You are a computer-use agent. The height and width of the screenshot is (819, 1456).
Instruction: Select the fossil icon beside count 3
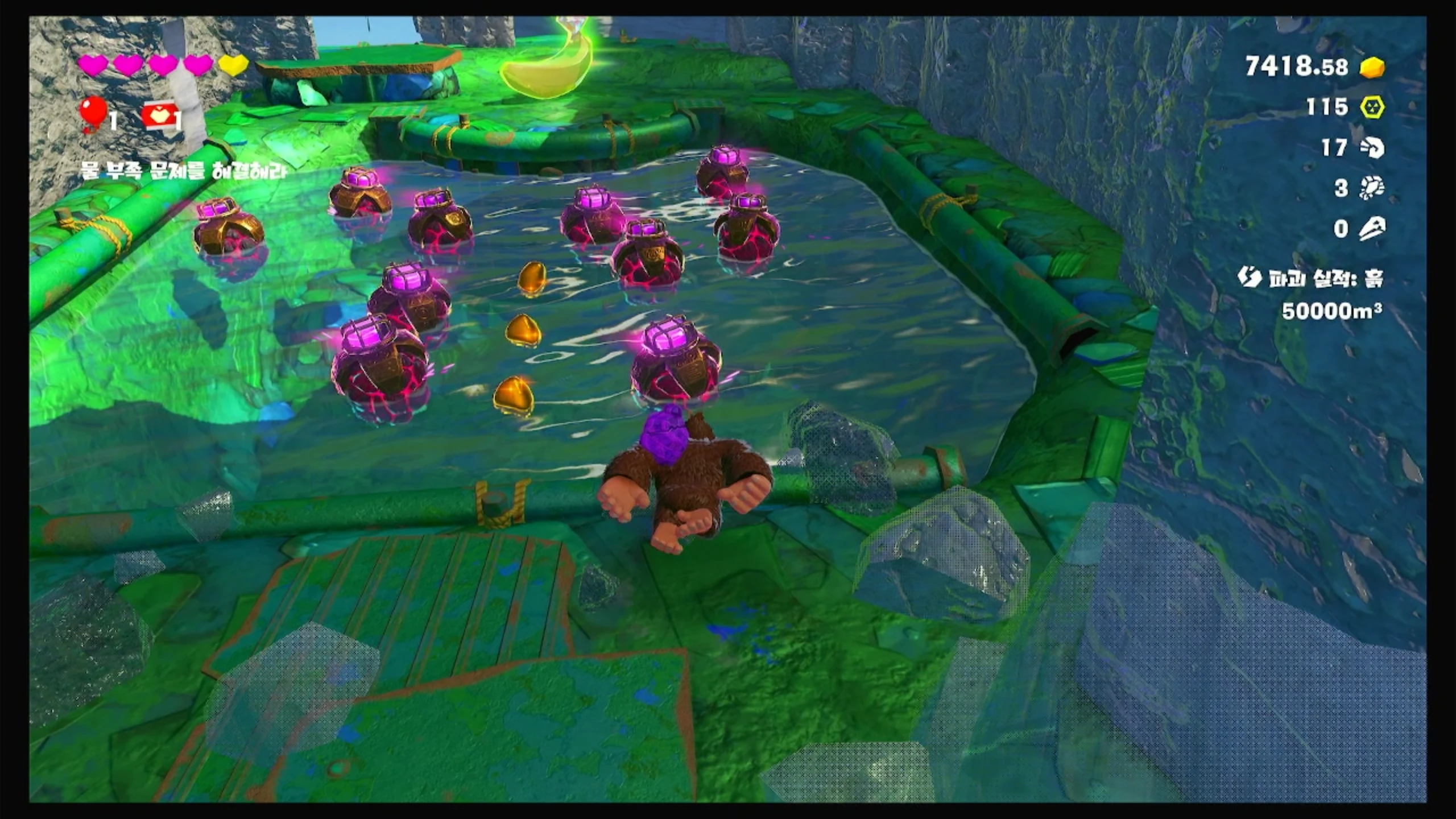pyautogui.click(x=1371, y=188)
